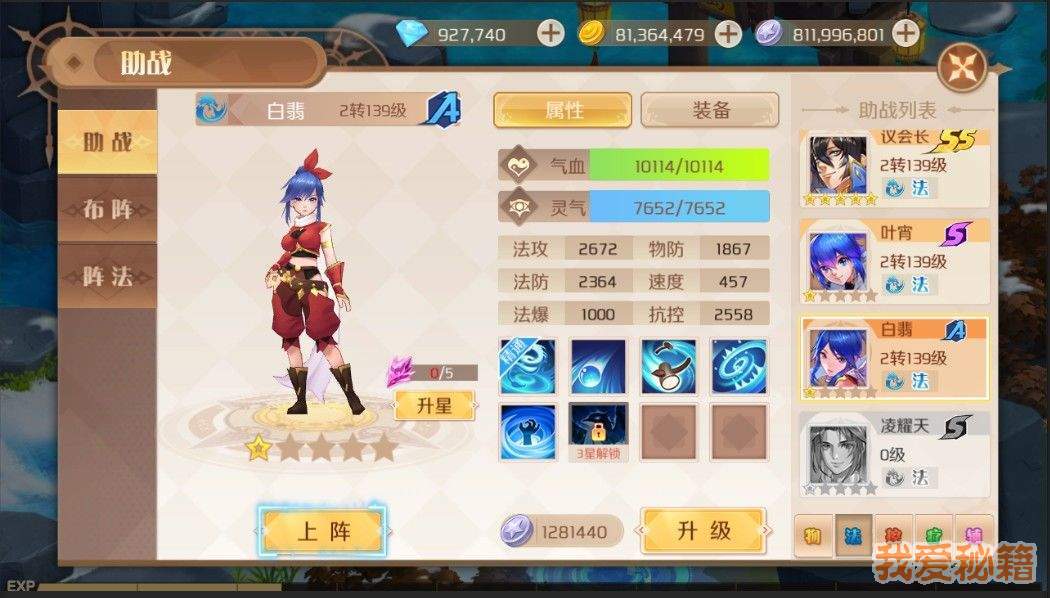Show the 属性 attributes tab
The height and width of the screenshot is (598, 1050).
[x=563, y=110]
